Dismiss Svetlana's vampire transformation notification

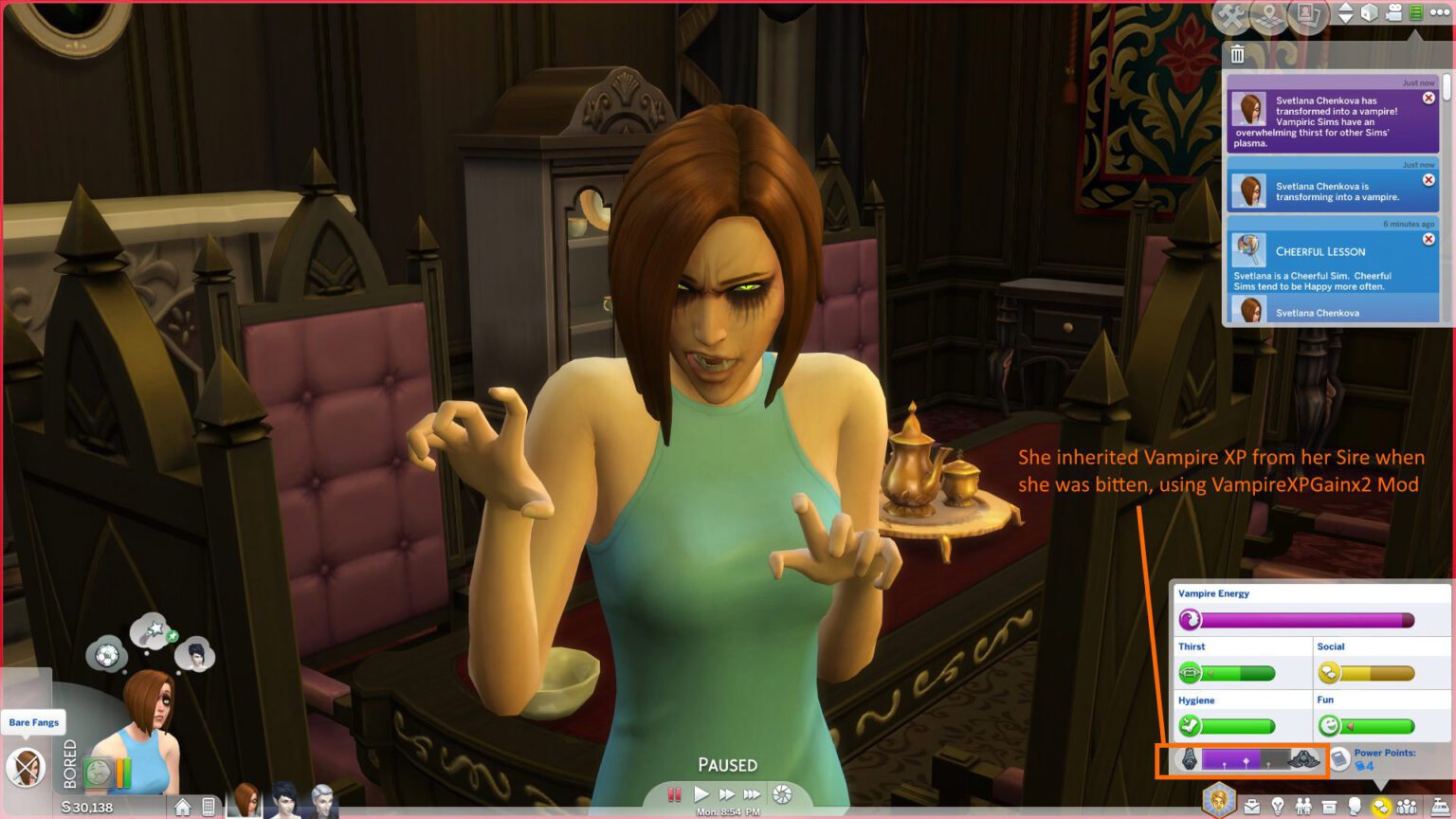tap(1429, 98)
